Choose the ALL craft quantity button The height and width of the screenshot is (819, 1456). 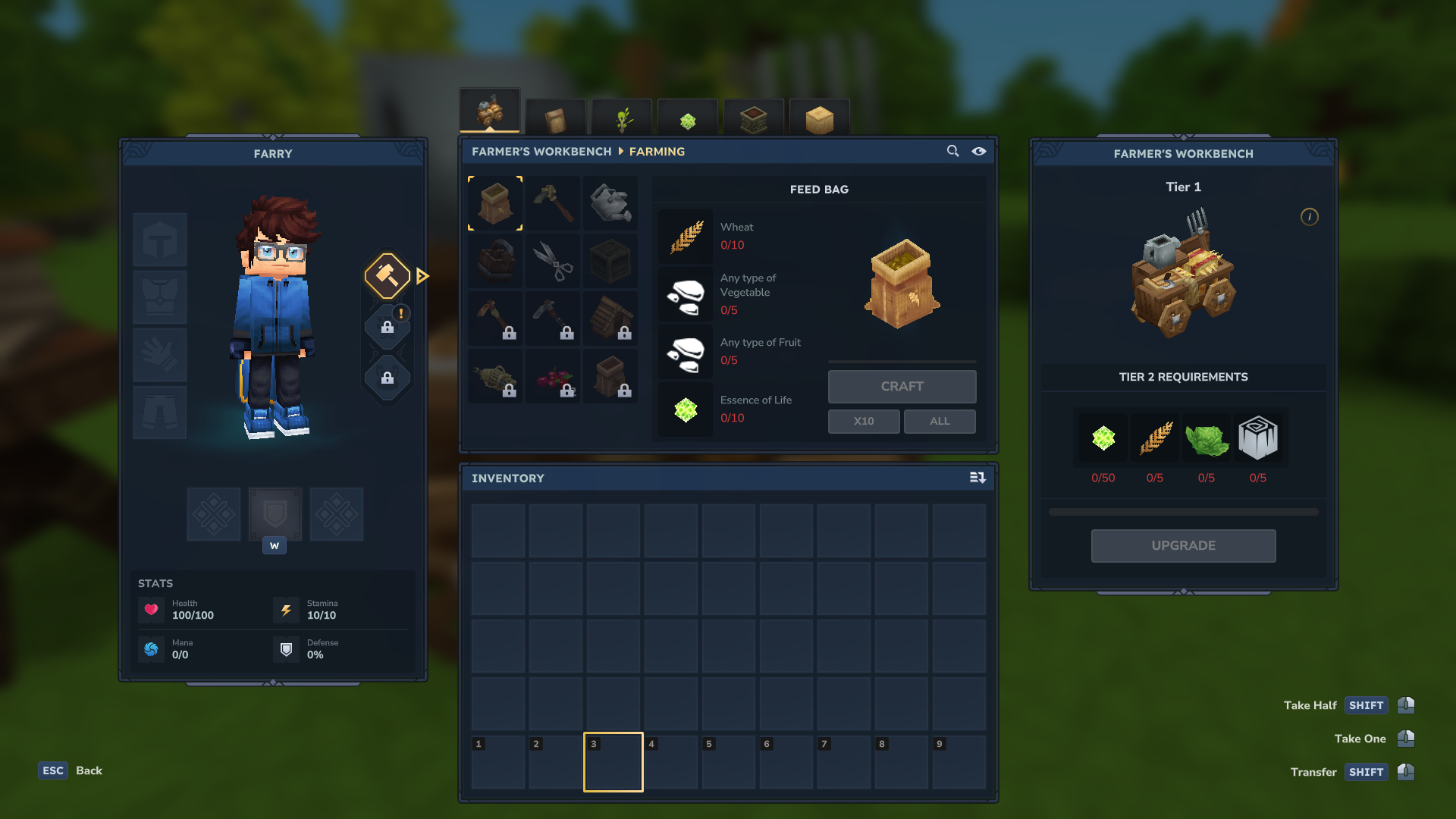tap(940, 422)
